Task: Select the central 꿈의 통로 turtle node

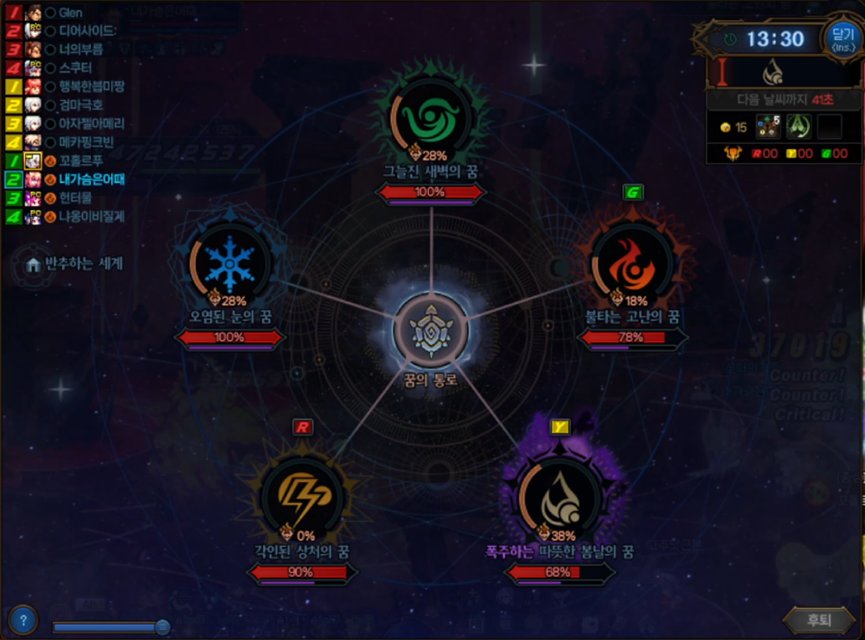Action: pyautogui.click(x=431, y=330)
